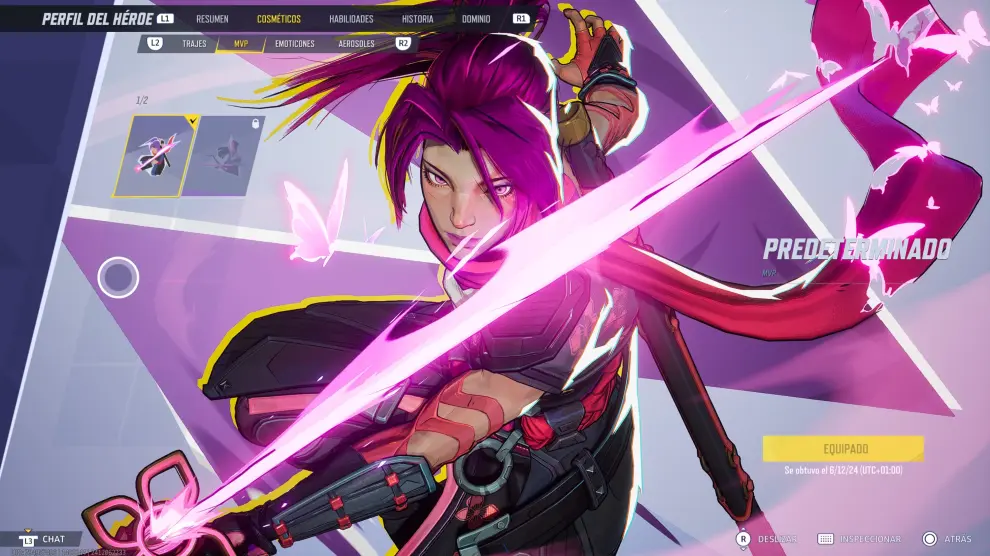View the Aerosoles category

[357, 44]
